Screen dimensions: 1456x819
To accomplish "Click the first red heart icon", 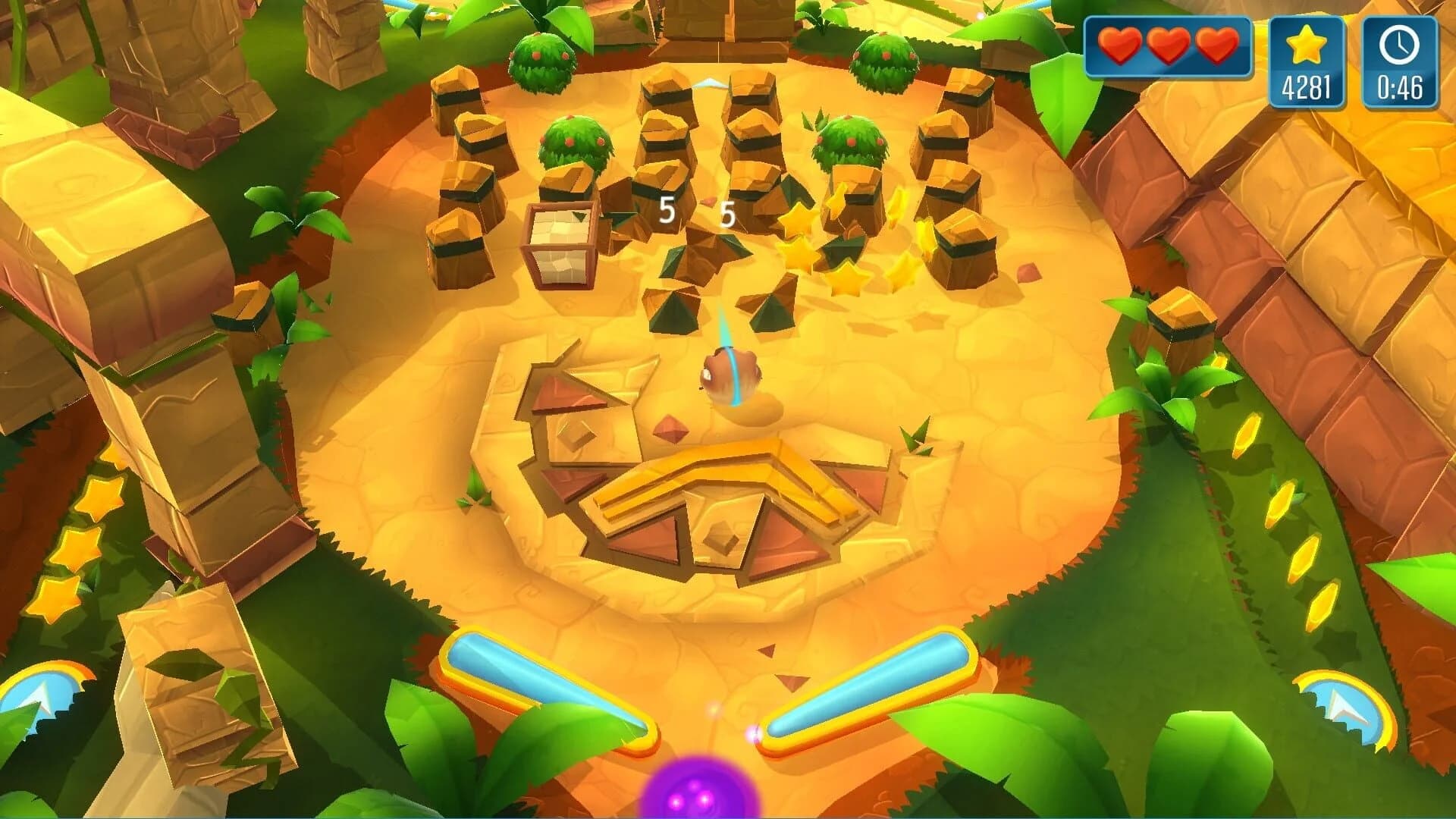I will 1122,47.
